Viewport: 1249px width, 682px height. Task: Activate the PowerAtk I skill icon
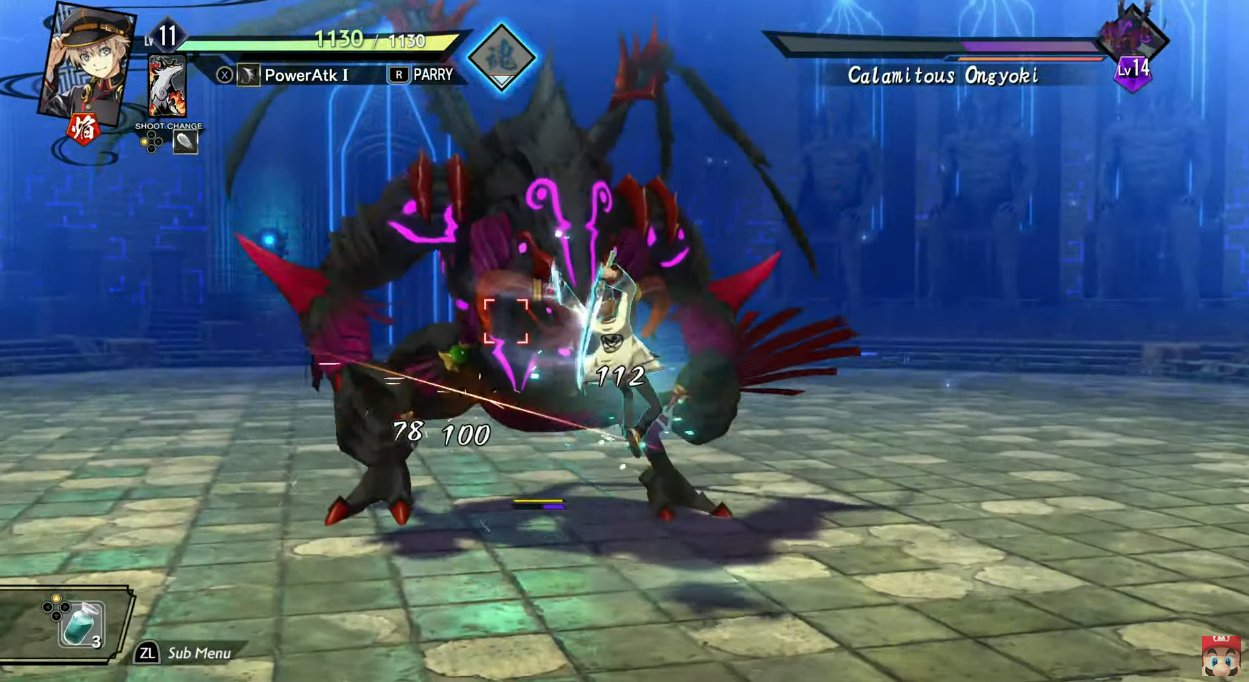(248, 75)
